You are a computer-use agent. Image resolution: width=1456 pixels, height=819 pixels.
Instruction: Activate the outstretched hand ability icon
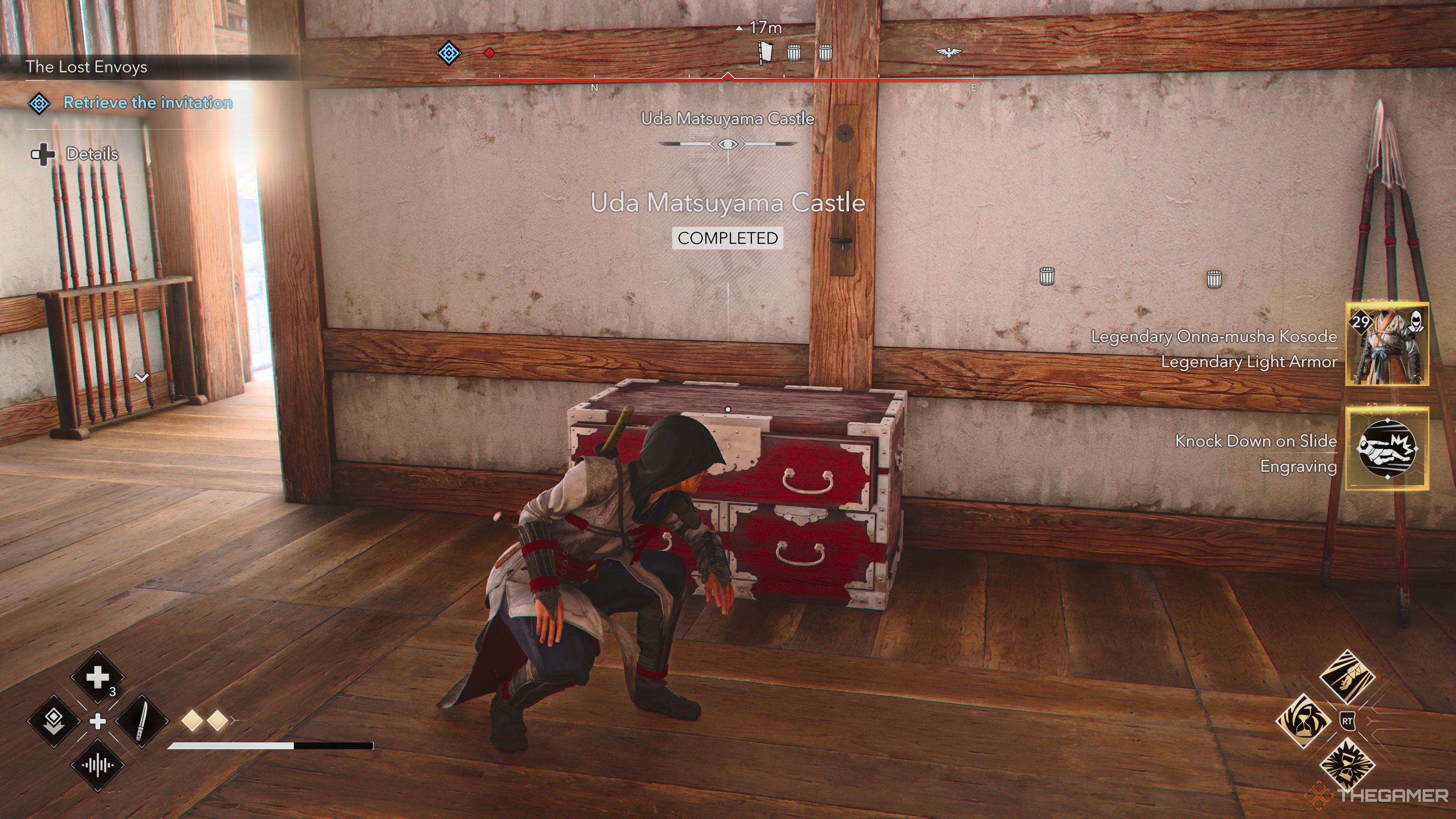coord(1347,677)
